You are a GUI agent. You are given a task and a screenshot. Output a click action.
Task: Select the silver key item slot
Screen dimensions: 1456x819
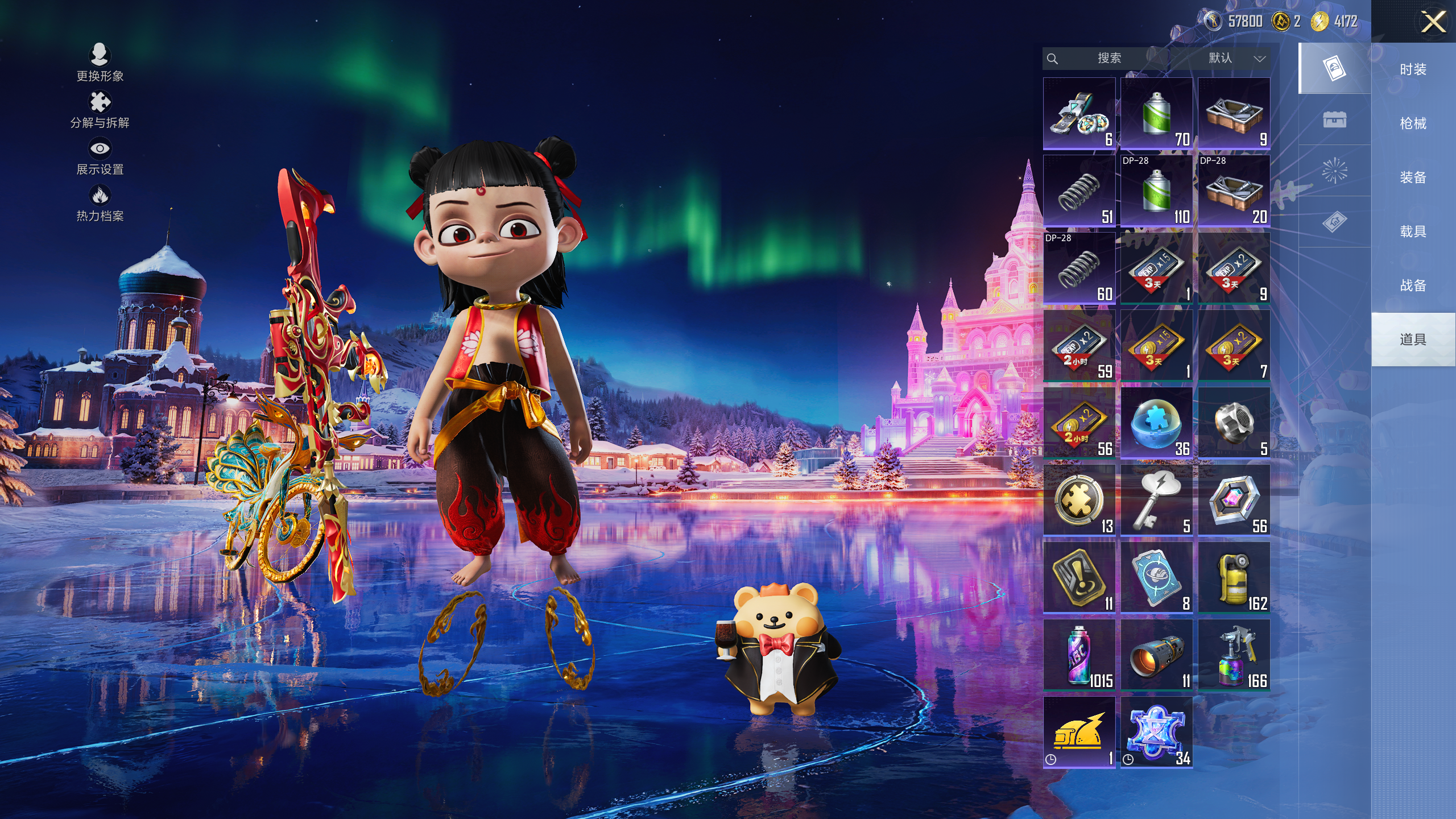click(1156, 500)
